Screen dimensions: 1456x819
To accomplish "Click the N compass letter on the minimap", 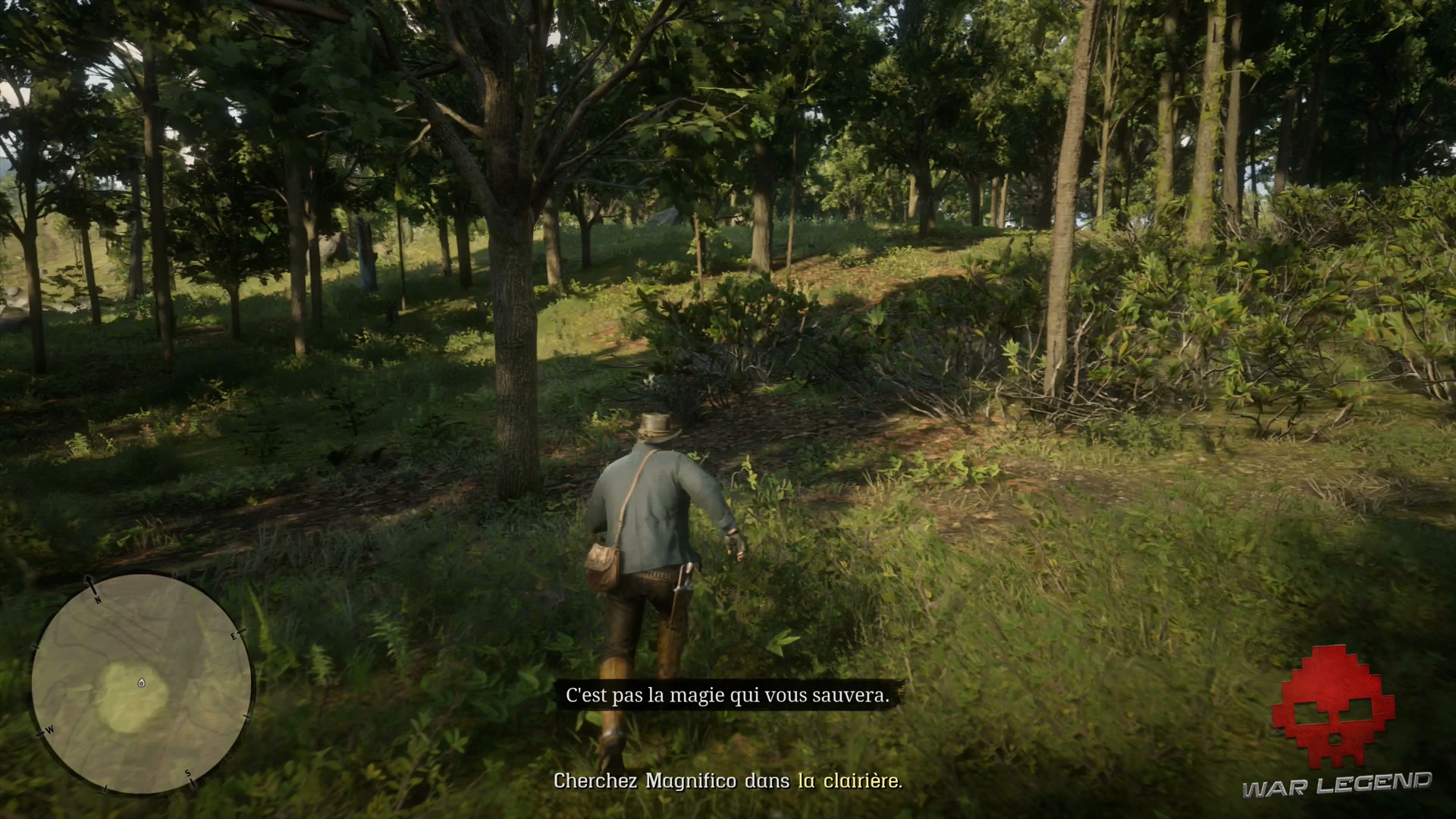I will (x=97, y=599).
